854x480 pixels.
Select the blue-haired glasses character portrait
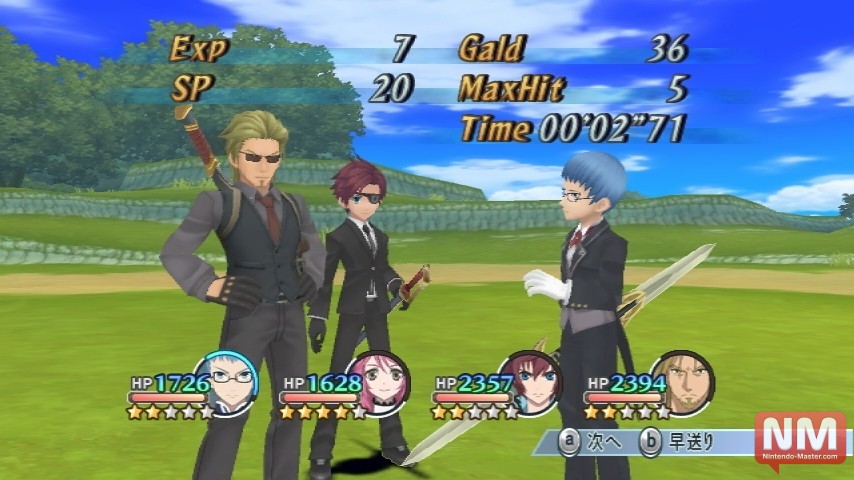click(x=226, y=383)
